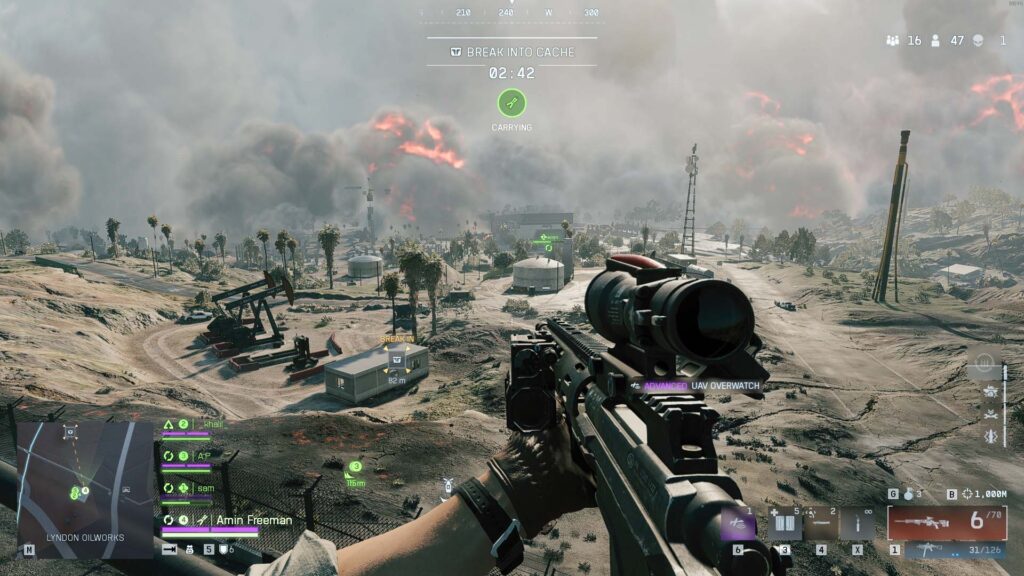Select the primary sniper rifle weapon panel
The image size is (1024, 576).
pos(946,522)
